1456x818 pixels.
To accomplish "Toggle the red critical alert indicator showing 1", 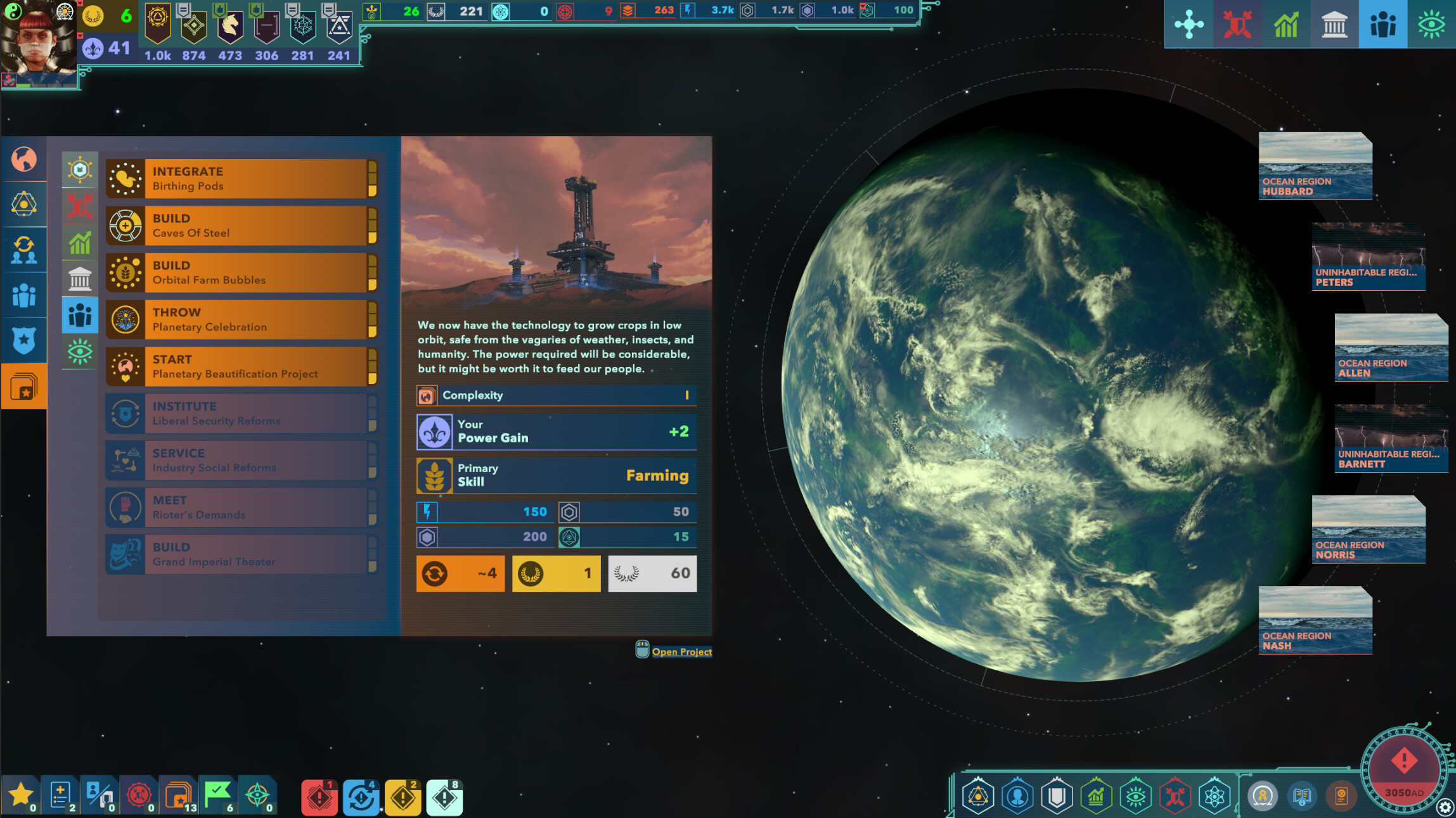I will [x=319, y=797].
